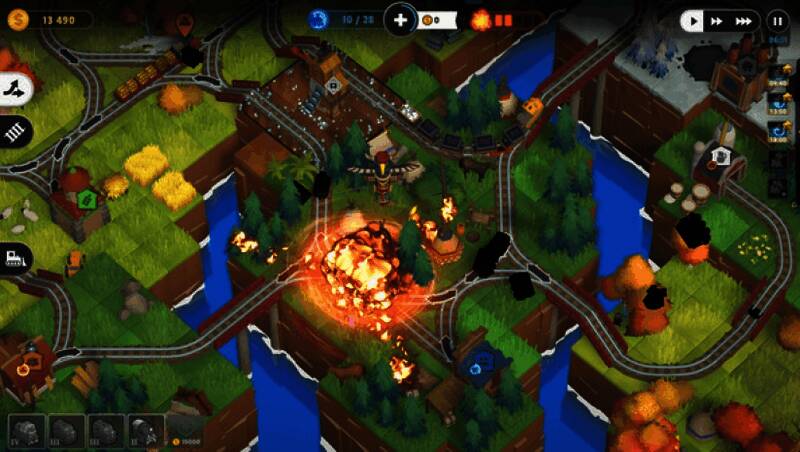The image size is (800, 452).
Task: Switch to triple fast-forward speed
Action: pyautogui.click(x=743, y=20)
